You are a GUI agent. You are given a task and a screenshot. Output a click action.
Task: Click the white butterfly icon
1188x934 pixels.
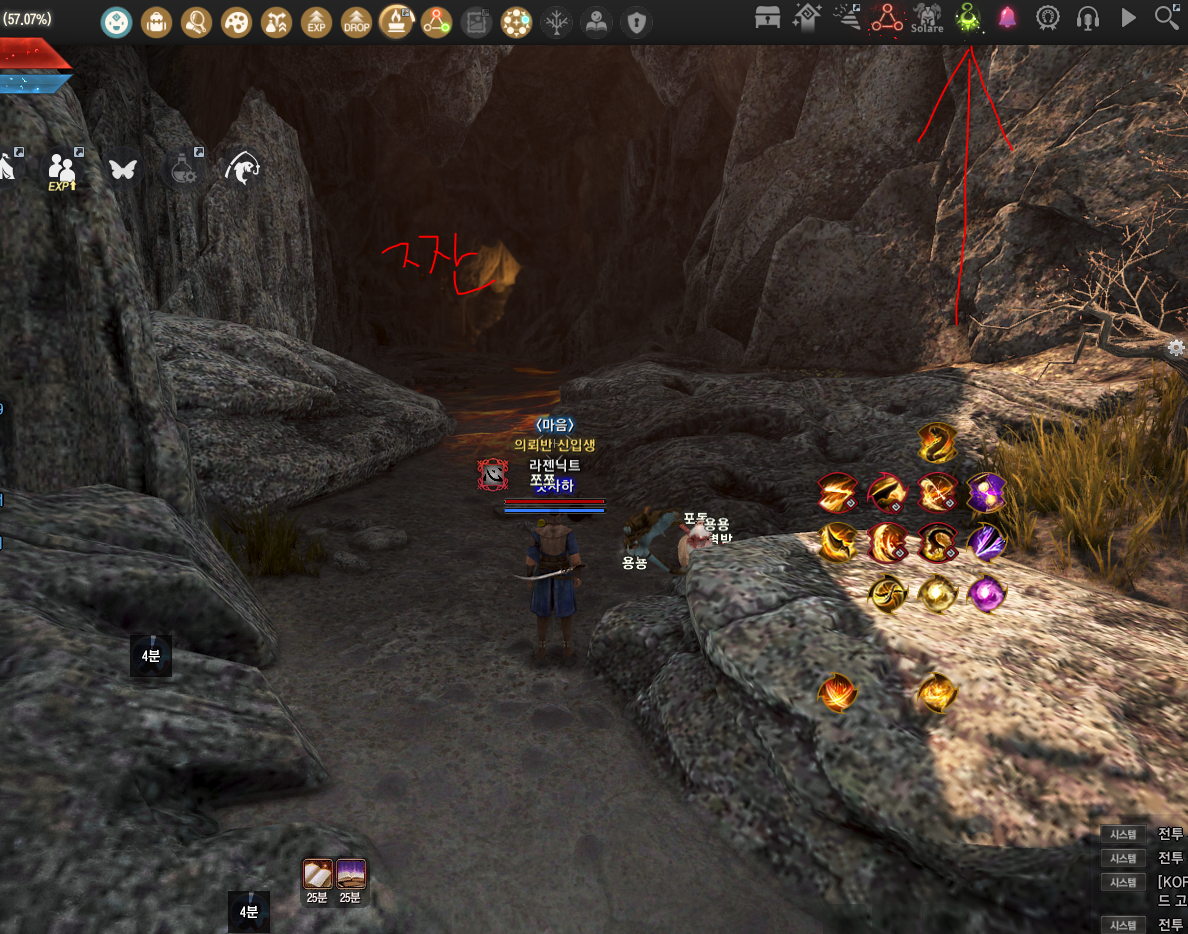[123, 169]
